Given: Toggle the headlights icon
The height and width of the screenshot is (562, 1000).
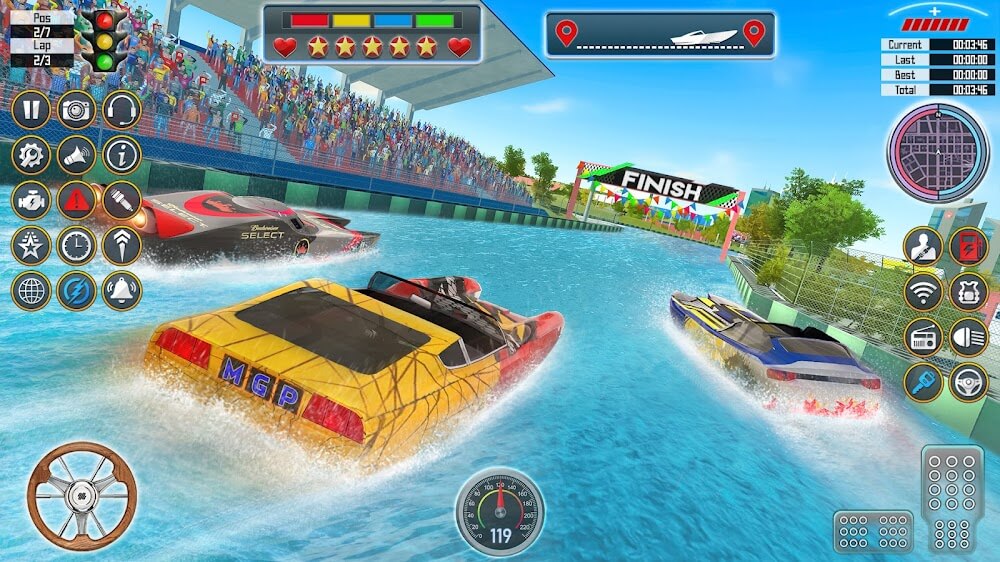Looking at the screenshot, I should click(x=968, y=337).
